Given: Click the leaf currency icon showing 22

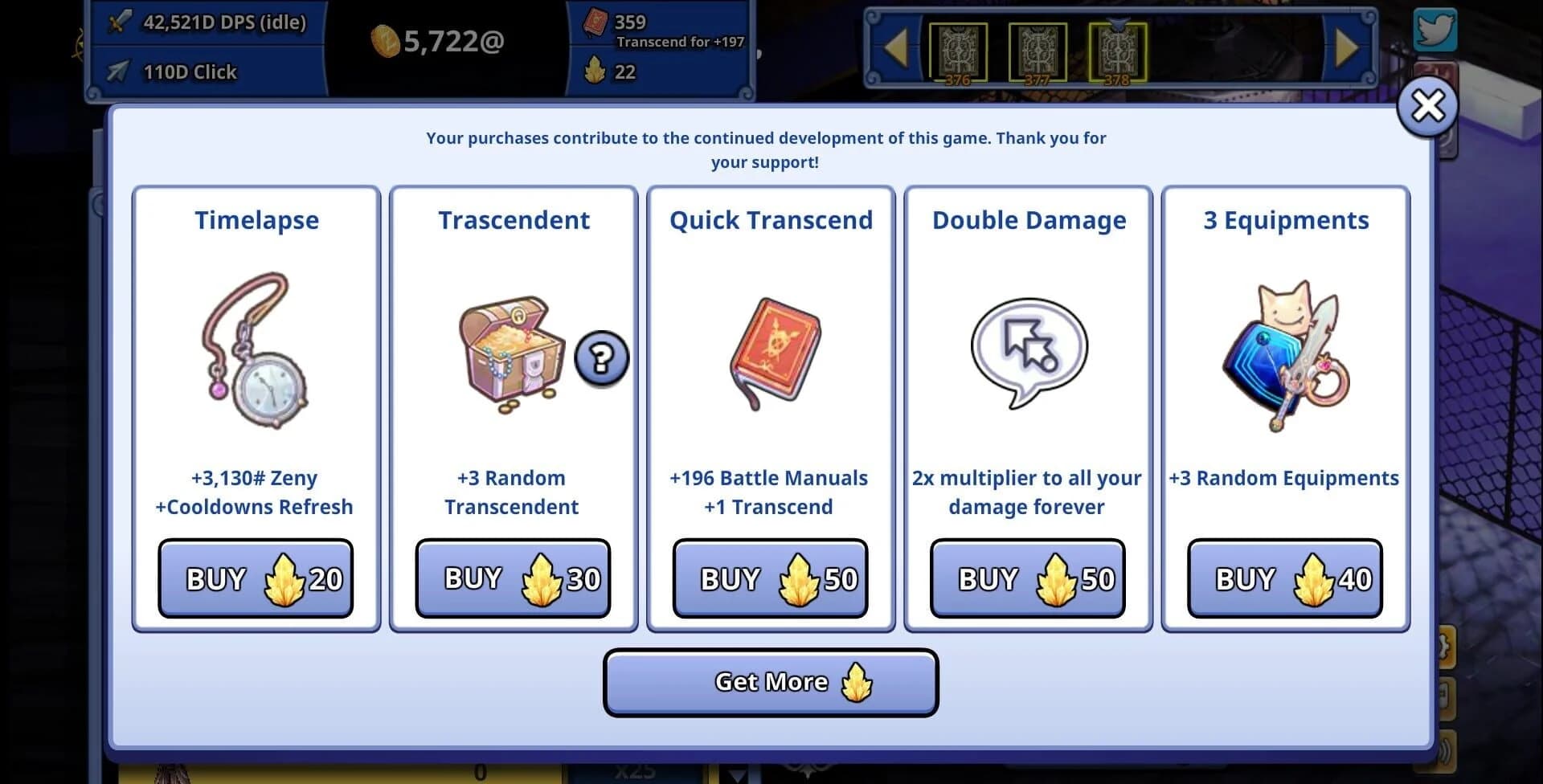Looking at the screenshot, I should coord(595,72).
